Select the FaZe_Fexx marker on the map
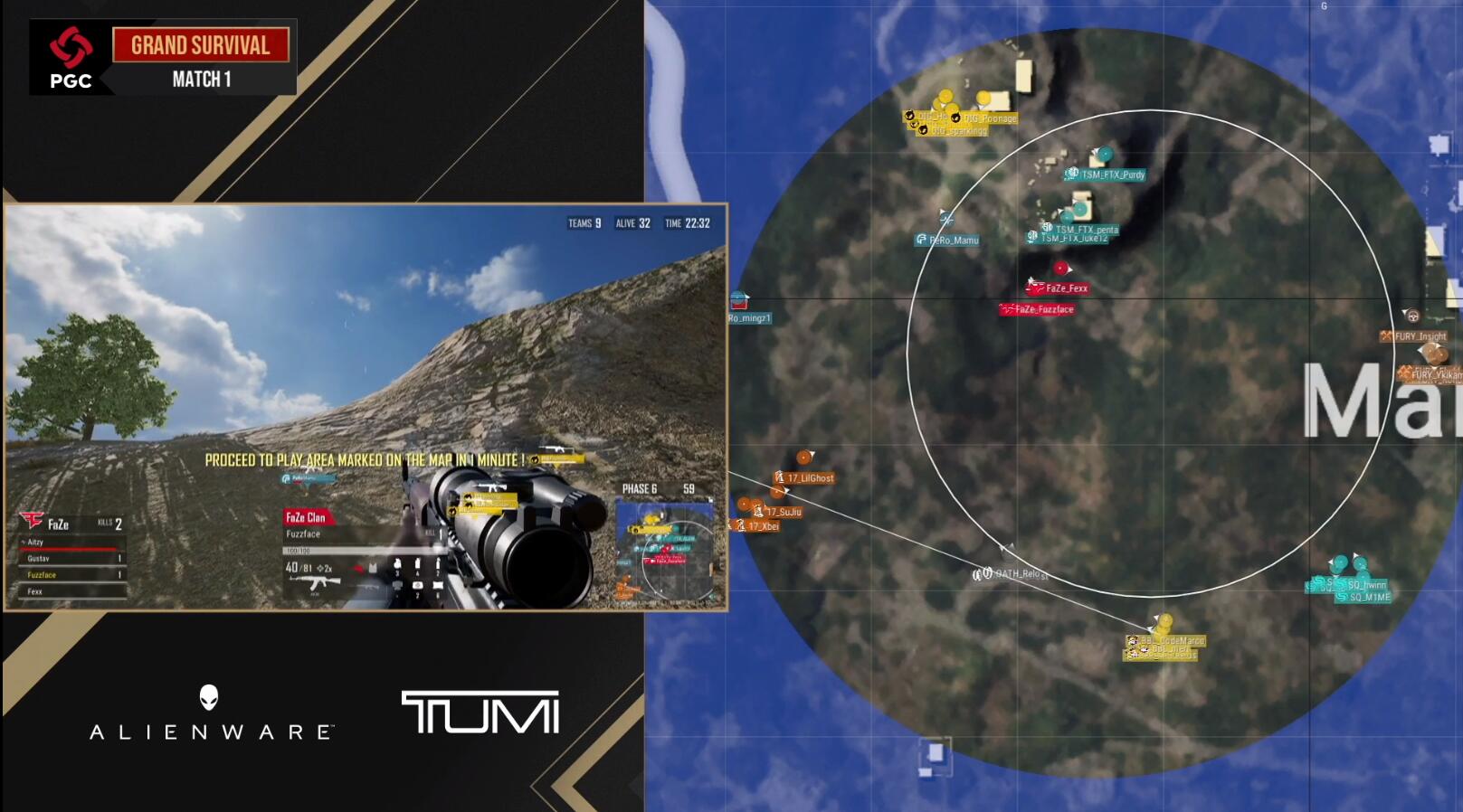This screenshot has width=1463, height=812. (x=1060, y=269)
